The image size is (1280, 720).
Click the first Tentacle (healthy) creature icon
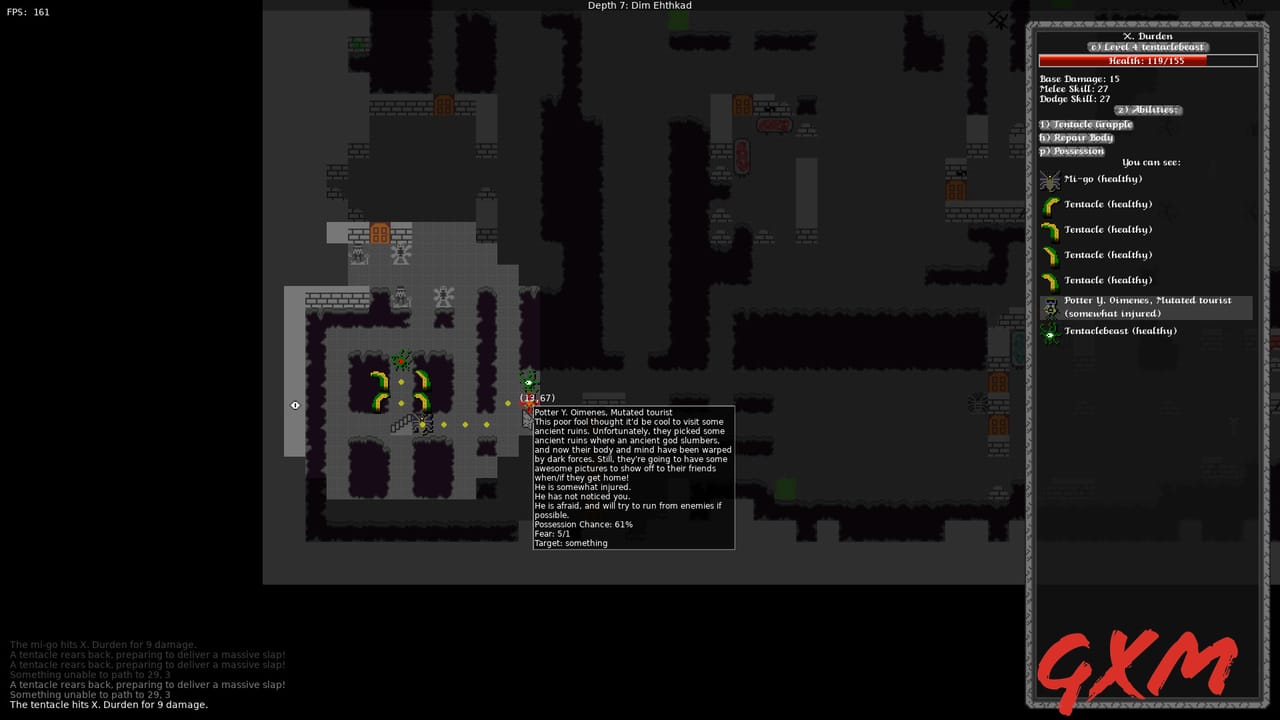pos(1050,204)
